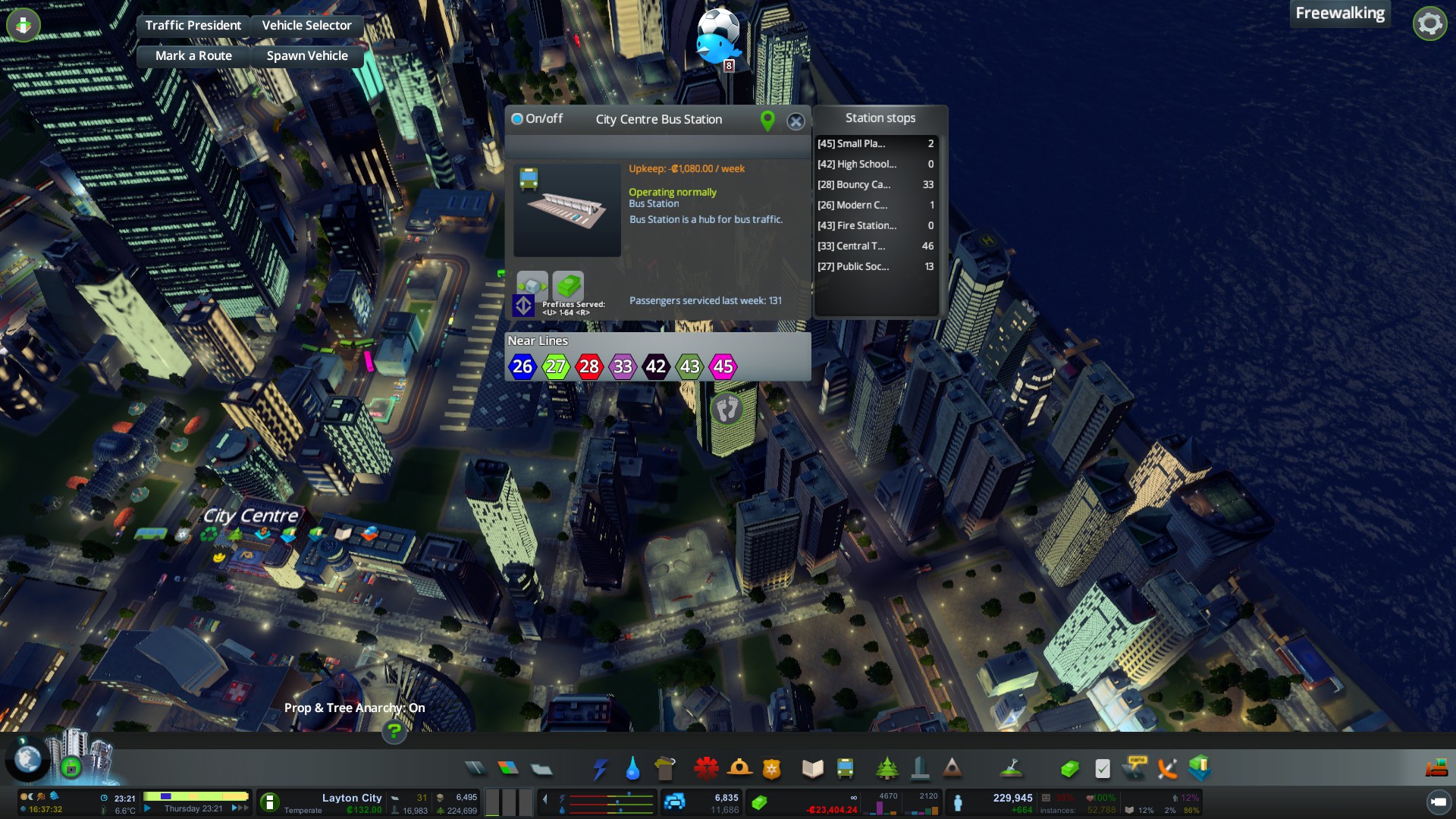Toggle the bus station On/off switch
This screenshot has width=1456, height=819.
(518, 119)
